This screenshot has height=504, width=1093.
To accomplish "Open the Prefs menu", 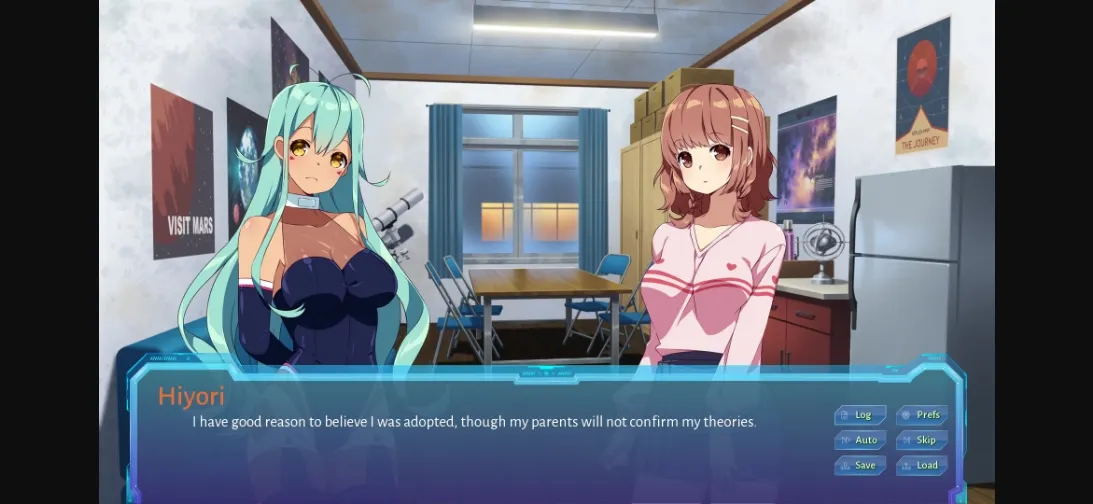I will pyautogui.click(x=922, y=415).
